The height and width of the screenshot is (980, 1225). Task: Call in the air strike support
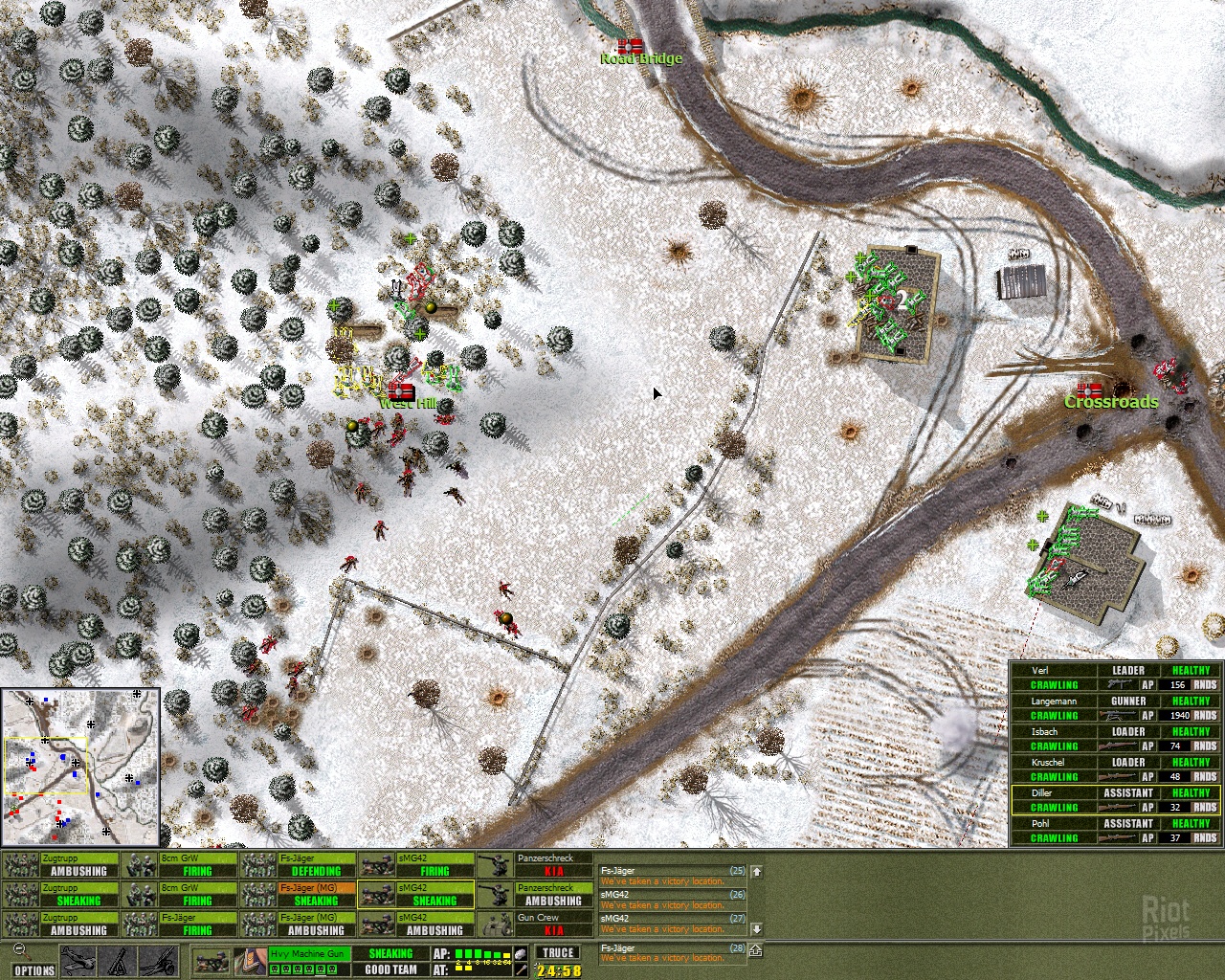point(78,961)
